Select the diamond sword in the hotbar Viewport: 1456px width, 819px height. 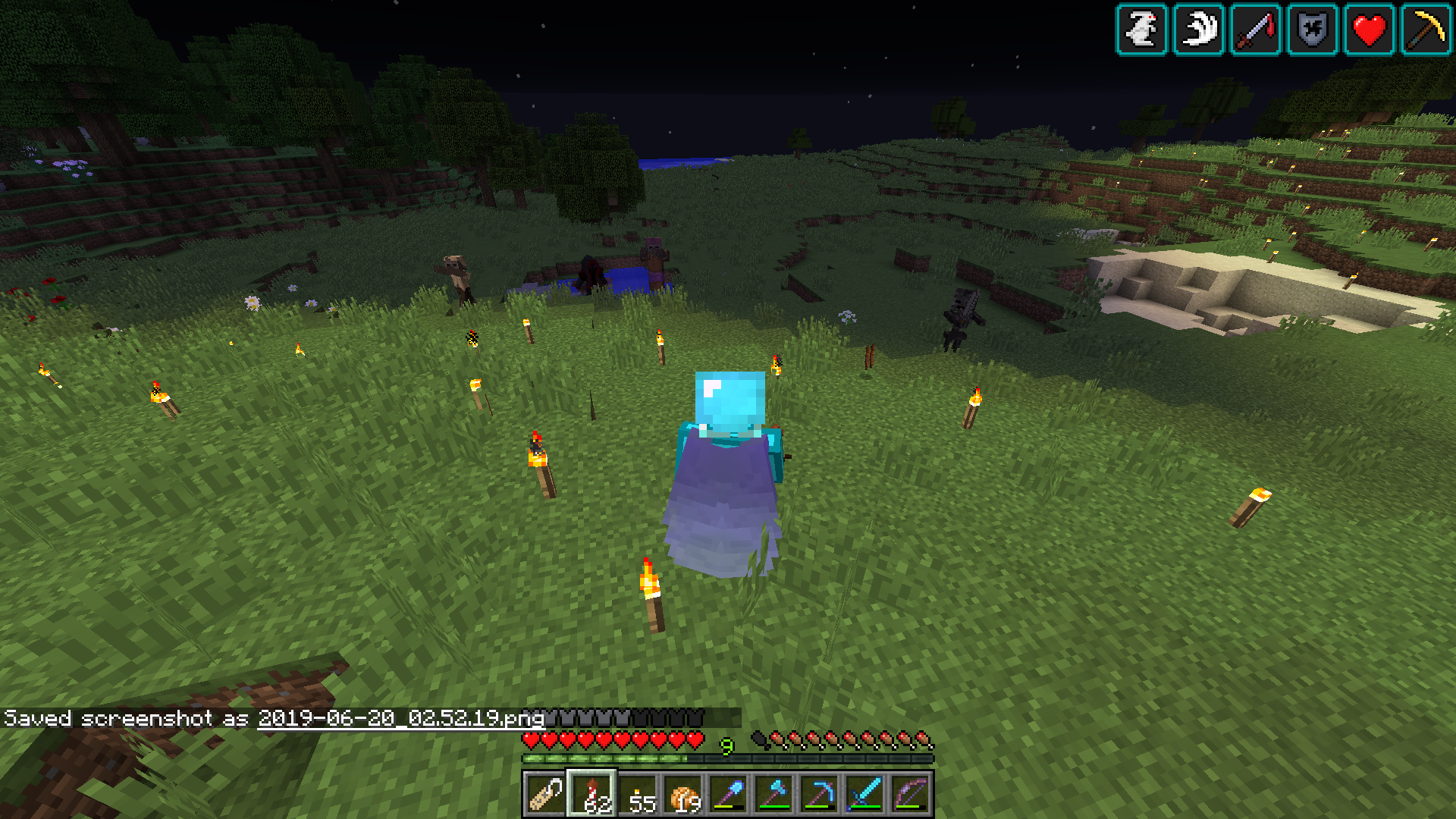click(864, 792)
